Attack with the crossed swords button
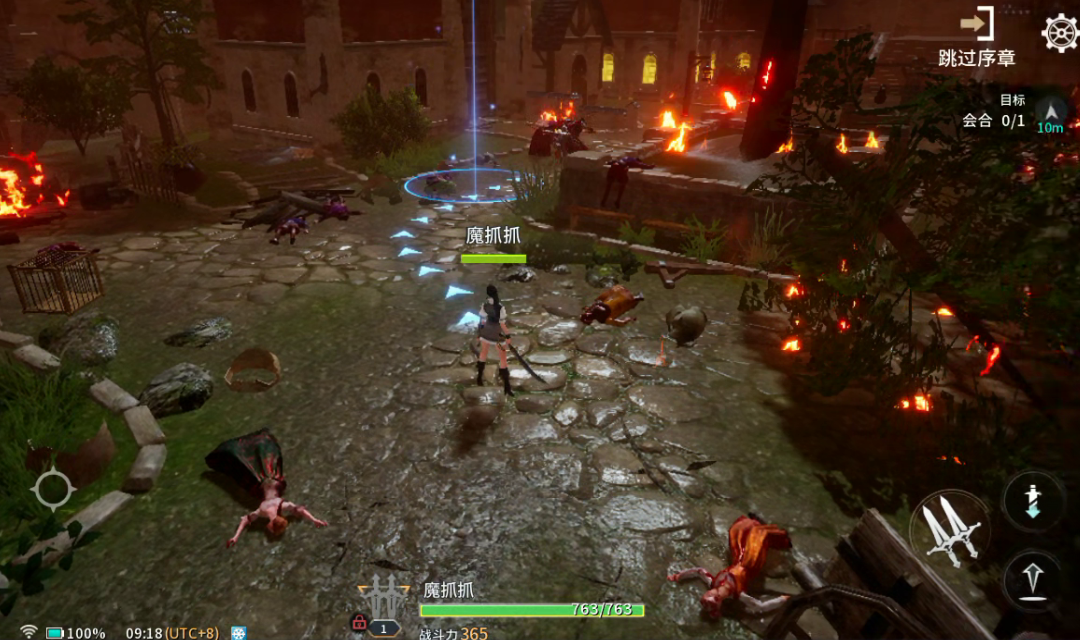The width and height of the screenshot is (1080, 640). (x=949, y=529)
